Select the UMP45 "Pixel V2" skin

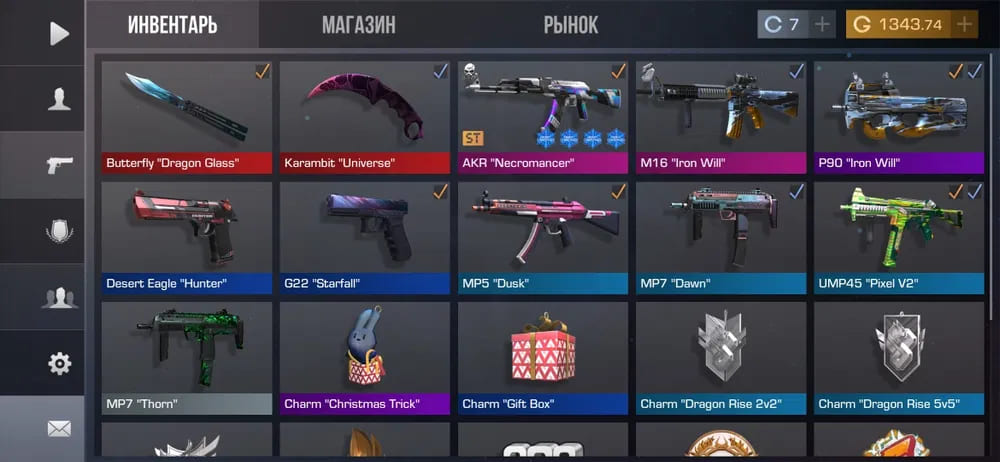(899, 237)
